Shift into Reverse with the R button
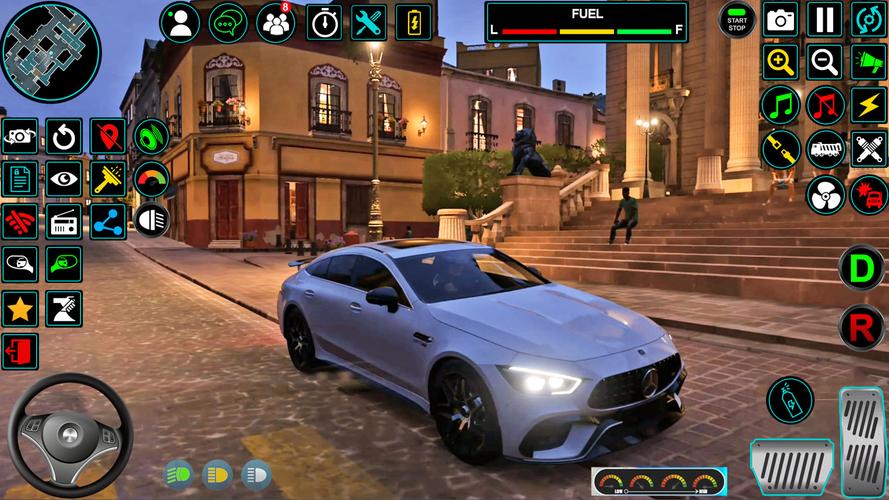 860,327
